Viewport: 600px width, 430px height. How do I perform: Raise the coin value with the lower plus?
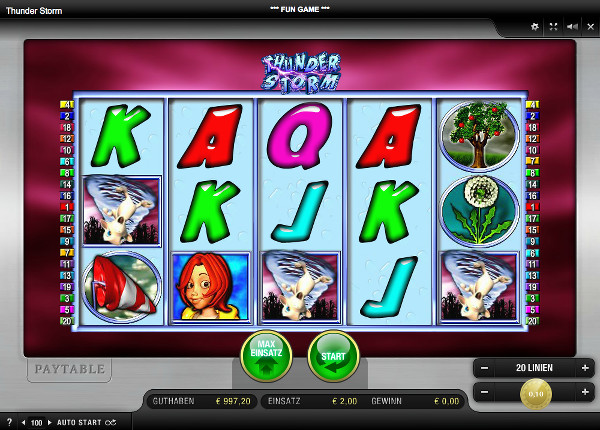585,393
